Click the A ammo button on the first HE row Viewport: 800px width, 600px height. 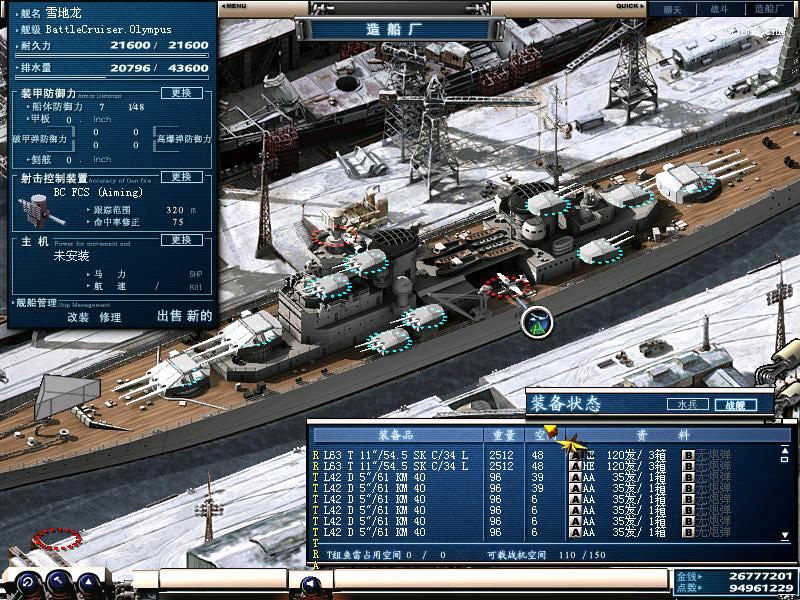click(x=576, y=454)
